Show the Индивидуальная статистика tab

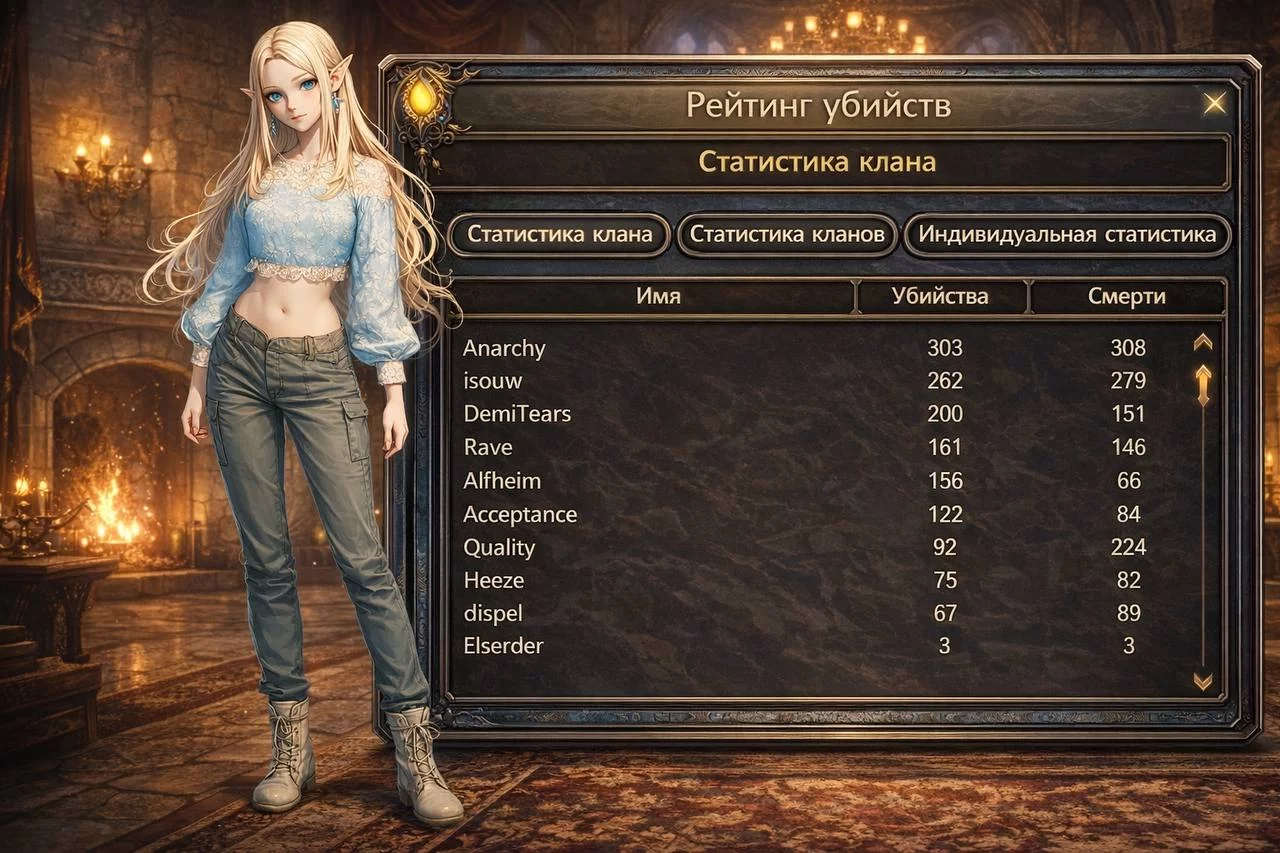coord(1067,235)
